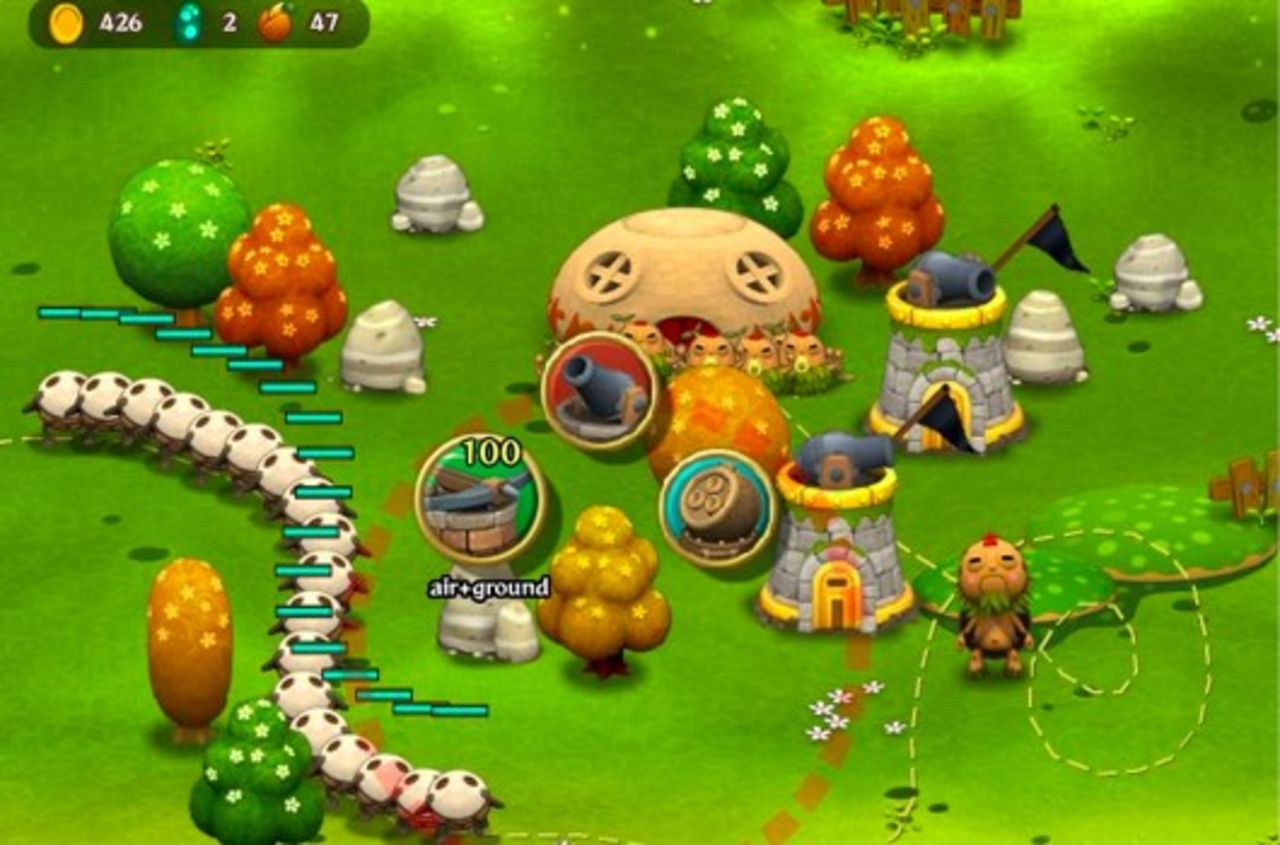Click the resource bar at top left
The height and width of the screenshot is (845, 1280).
click(x=180, y=22)
